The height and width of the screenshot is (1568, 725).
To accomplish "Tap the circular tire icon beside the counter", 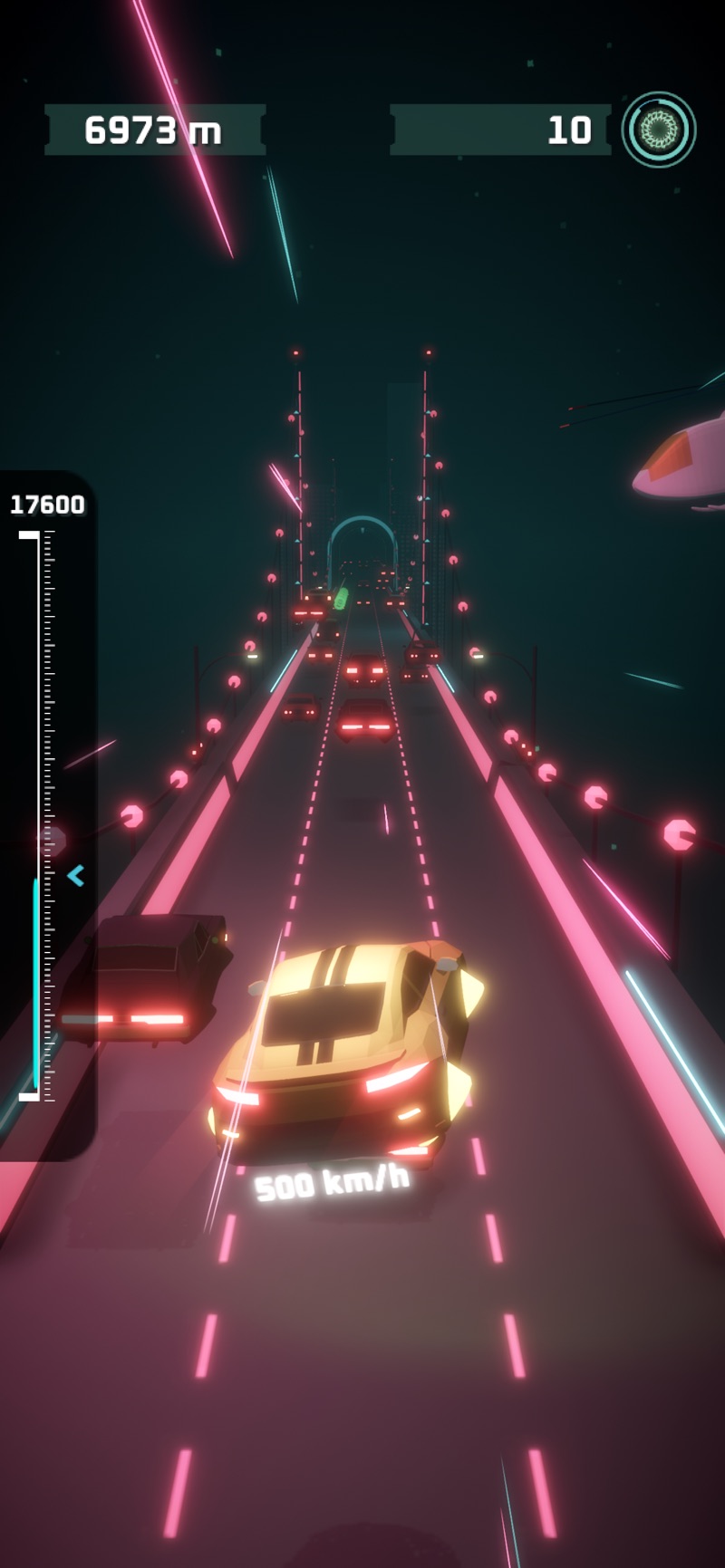I will coord(659,130).
